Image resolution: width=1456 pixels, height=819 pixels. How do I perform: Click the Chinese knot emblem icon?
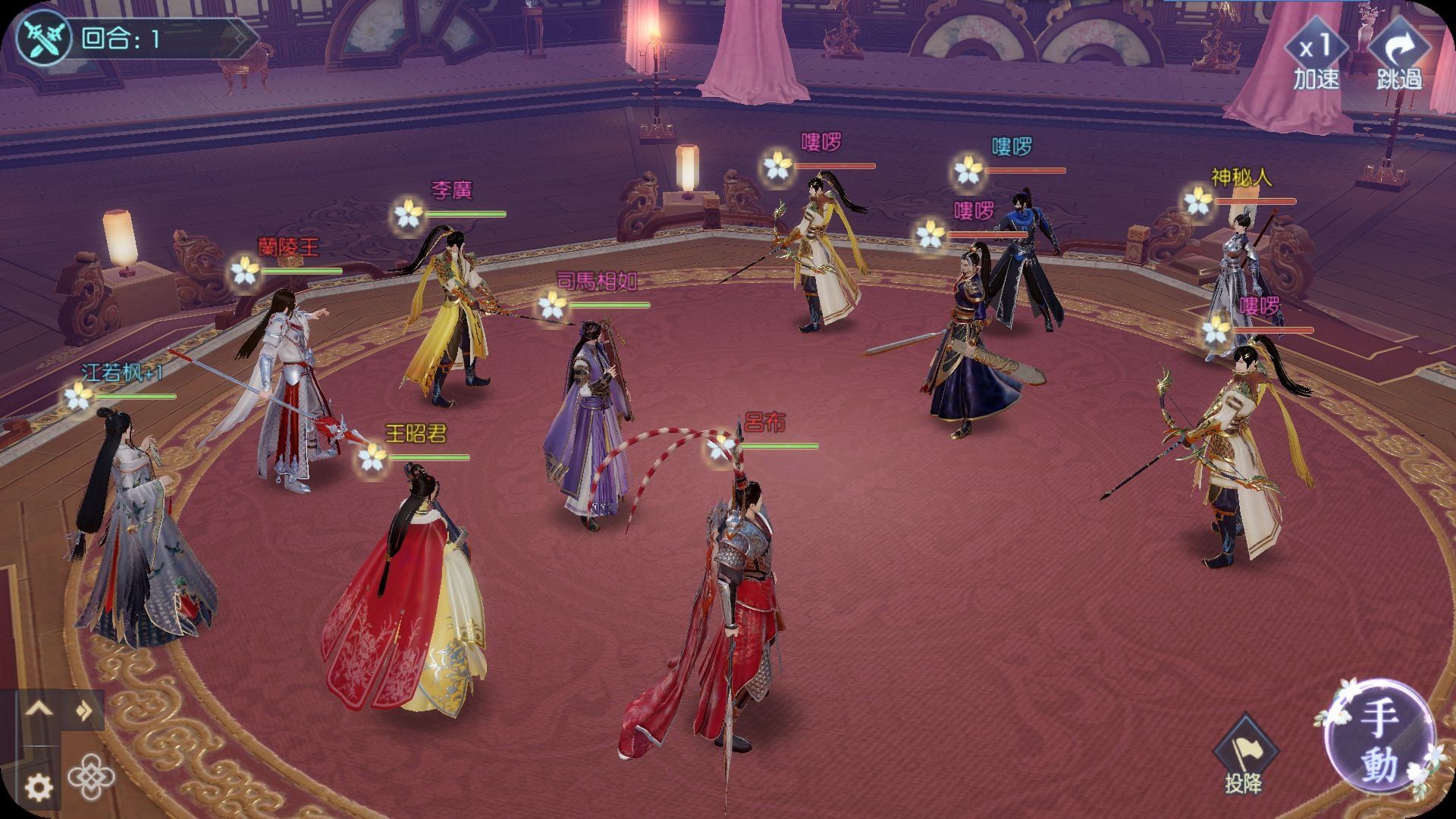(92, 777)
